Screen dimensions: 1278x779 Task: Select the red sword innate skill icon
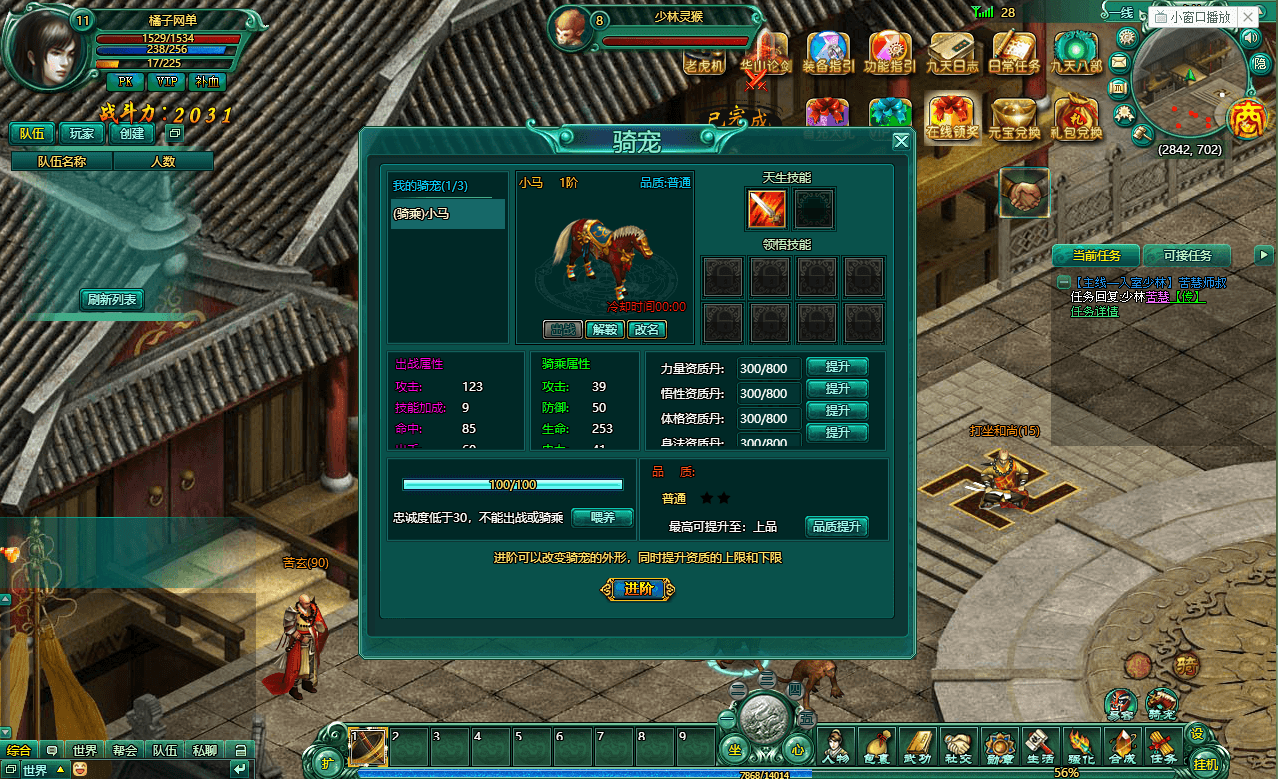click(767, 208)
